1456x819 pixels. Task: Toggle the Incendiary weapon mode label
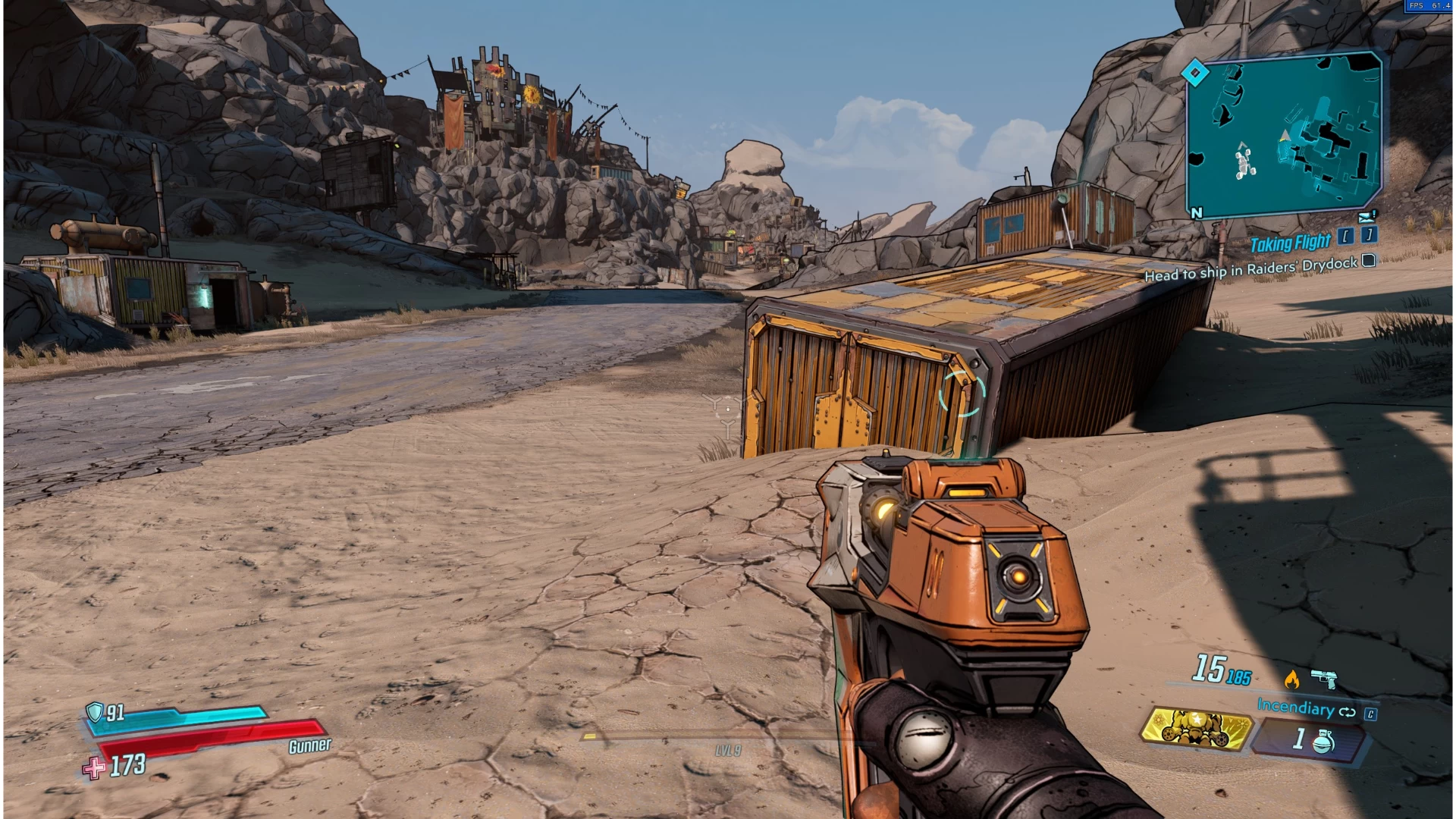tap(1295, 707)
